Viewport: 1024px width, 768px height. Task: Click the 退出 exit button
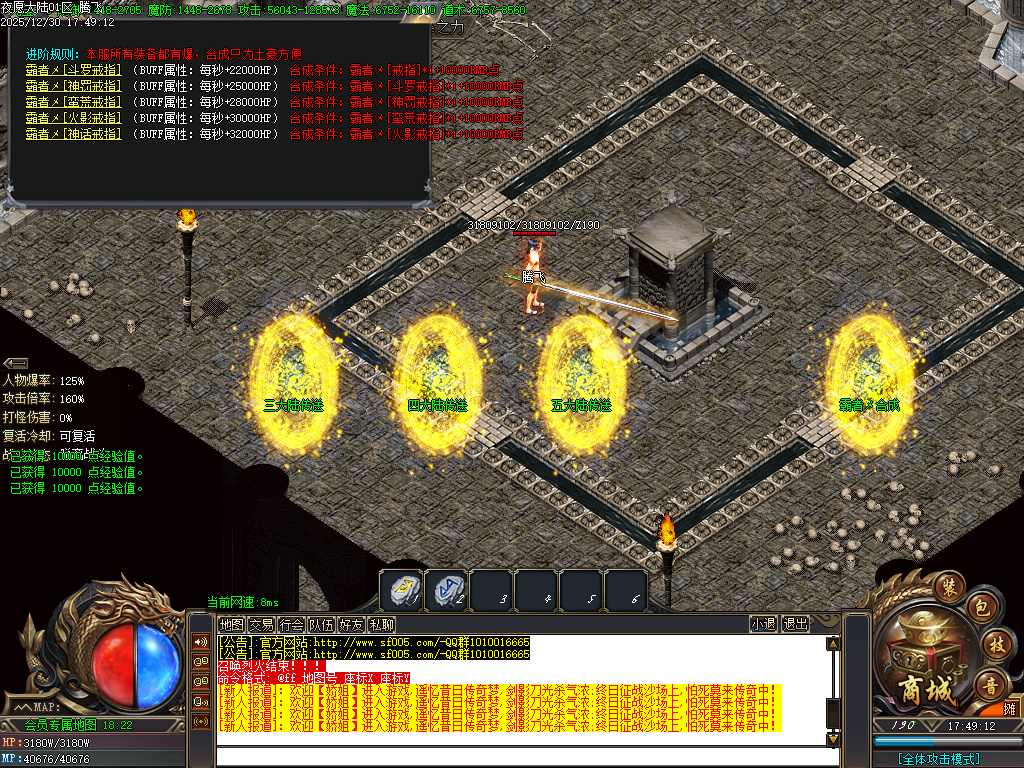[x=796, y=624]
